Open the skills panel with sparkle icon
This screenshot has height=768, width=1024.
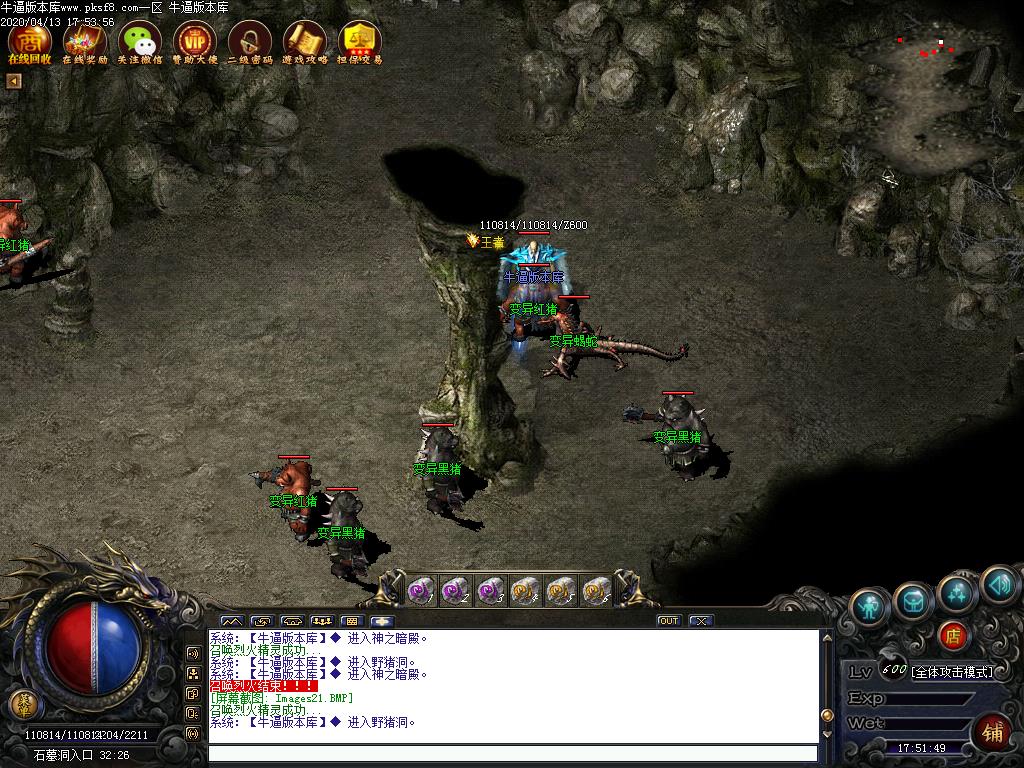[957, 592]
